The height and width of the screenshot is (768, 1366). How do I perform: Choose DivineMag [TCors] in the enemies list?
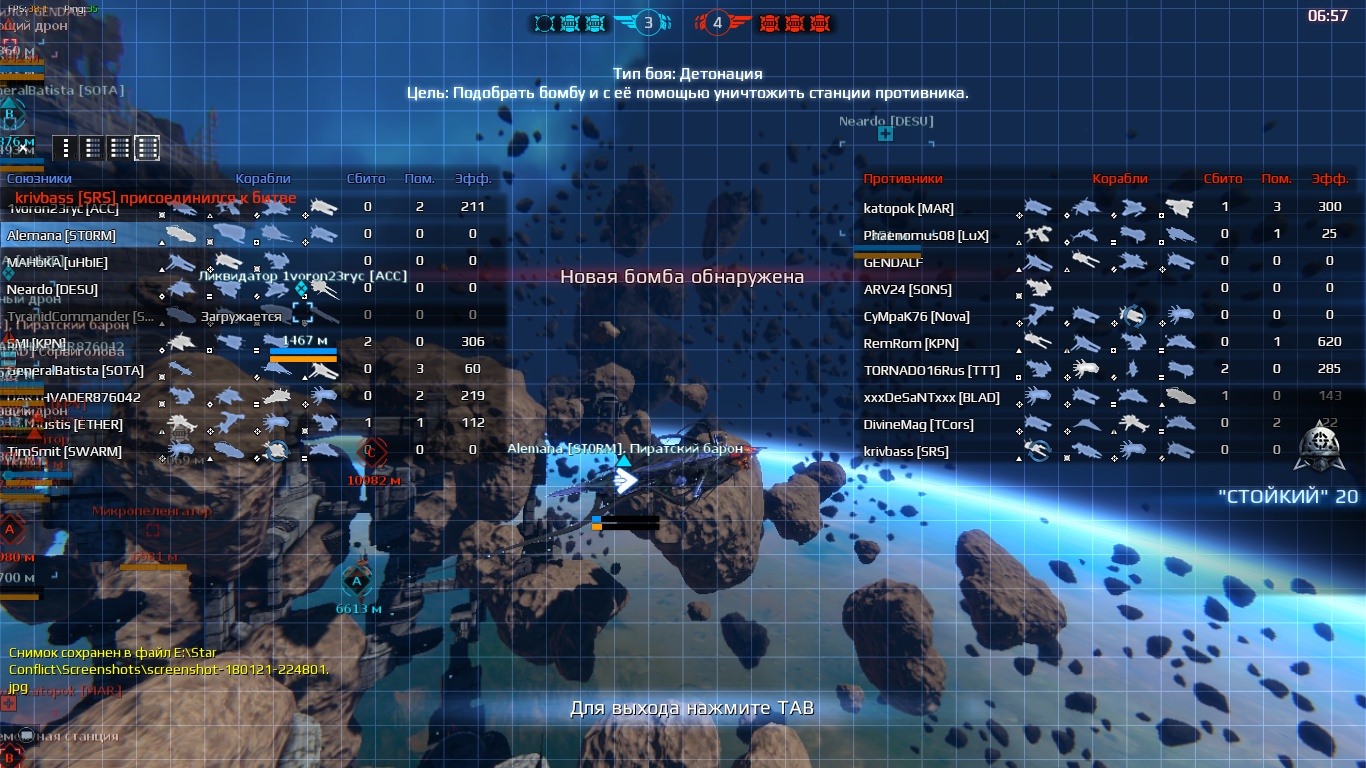coord(918,424)
